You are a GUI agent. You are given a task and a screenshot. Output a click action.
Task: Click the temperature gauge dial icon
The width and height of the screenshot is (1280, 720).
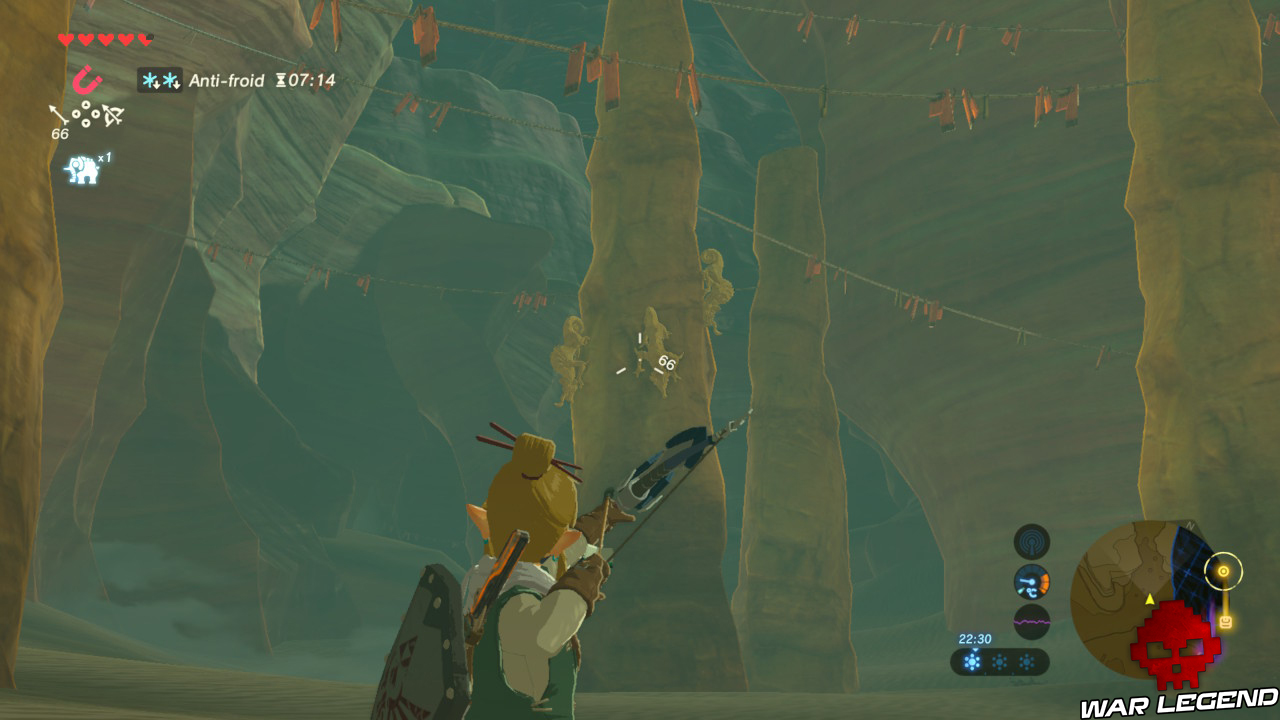(1031, 581)
